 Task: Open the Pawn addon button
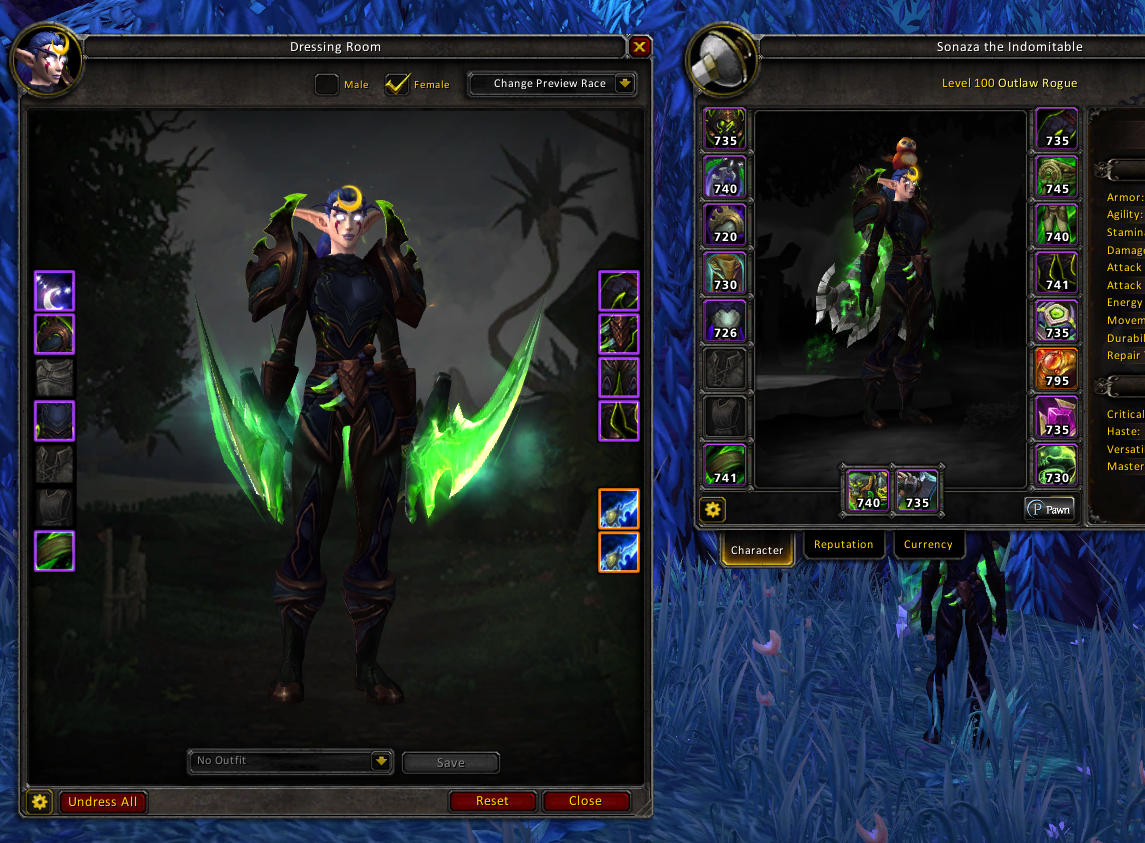(1050, 509)
